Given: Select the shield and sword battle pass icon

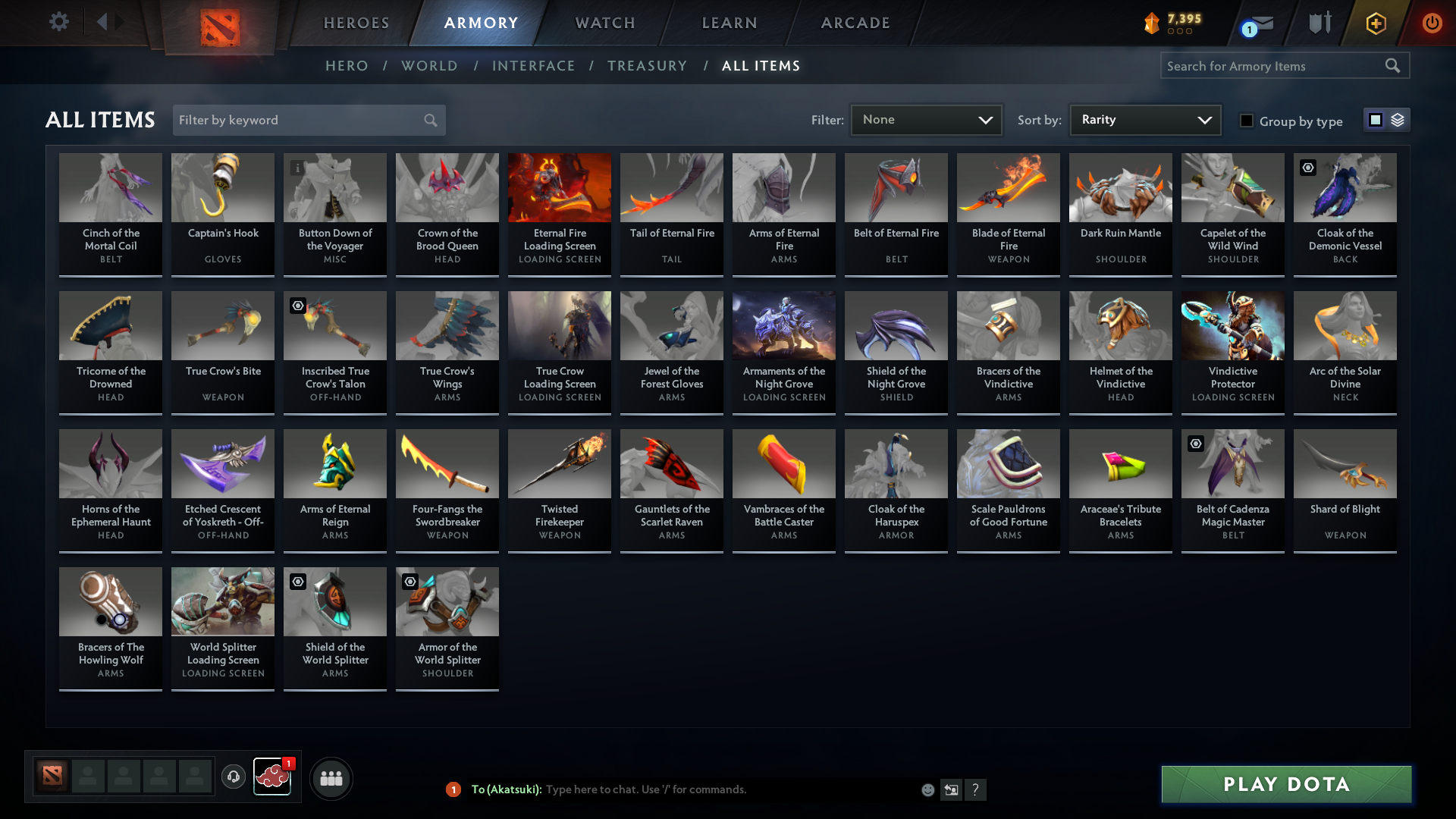Looking at the screenshot, I should (1319, 24).
